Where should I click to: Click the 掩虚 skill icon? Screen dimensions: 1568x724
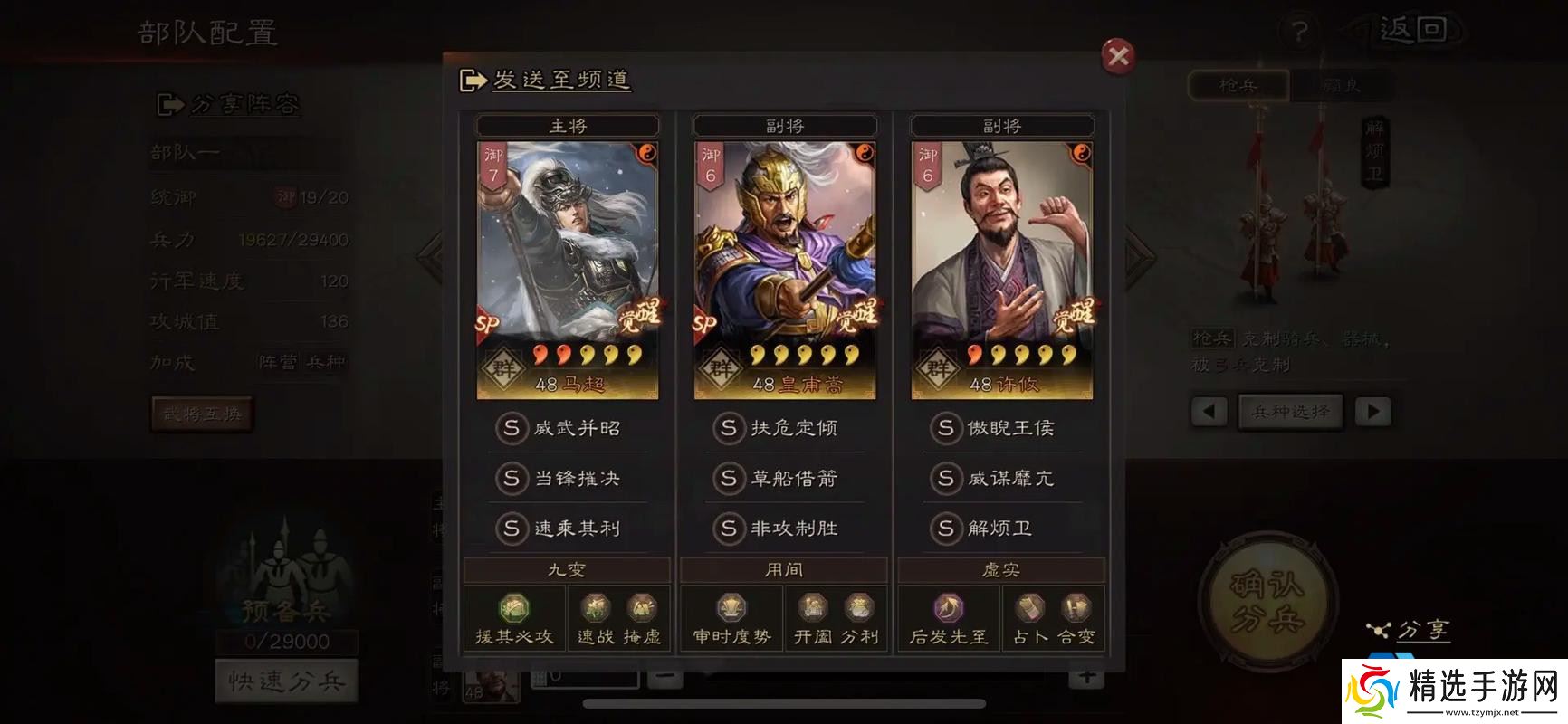tap(643, 606)
